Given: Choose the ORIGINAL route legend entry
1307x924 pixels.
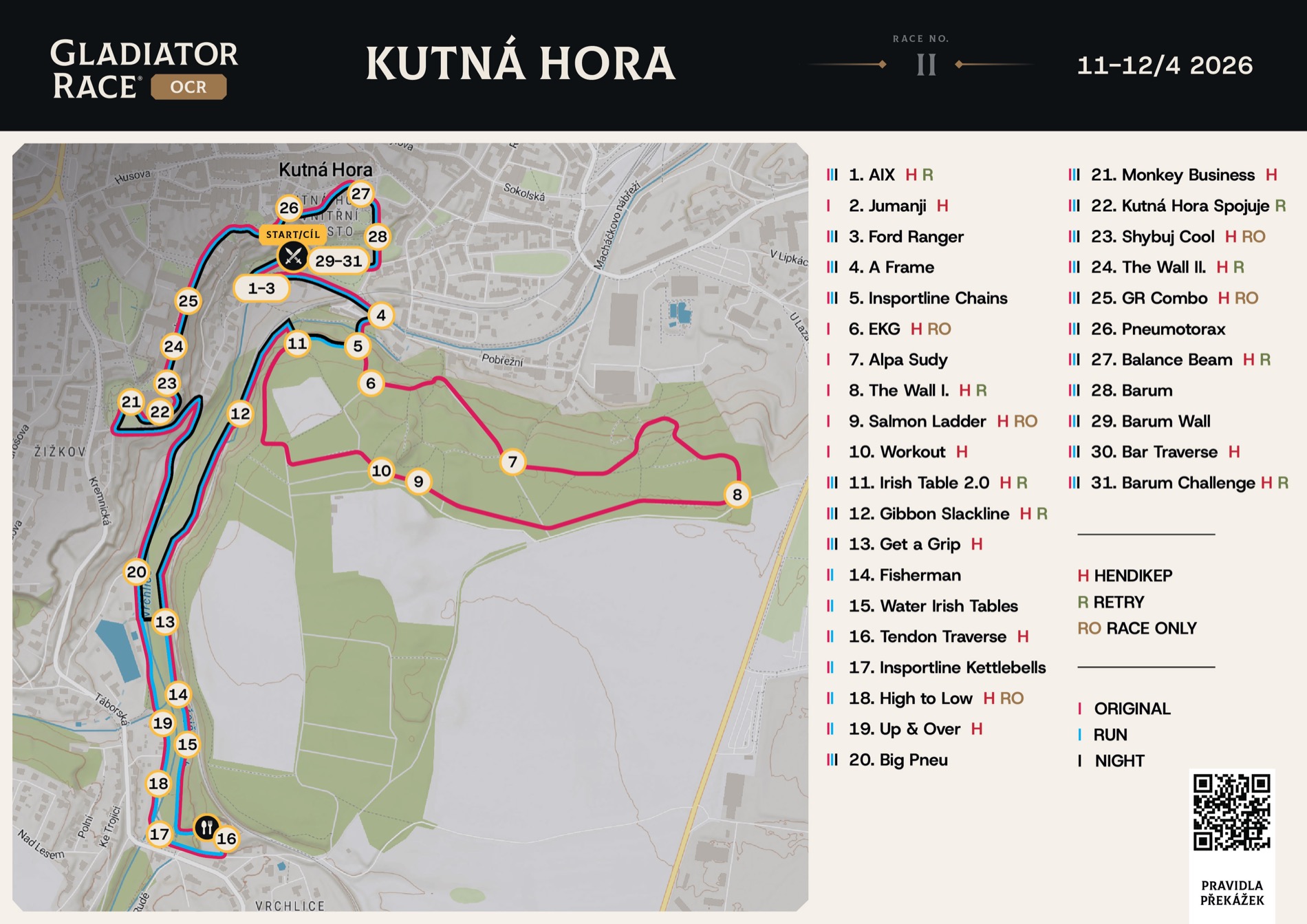Looking at the screenshot, I should point(1132,709).
